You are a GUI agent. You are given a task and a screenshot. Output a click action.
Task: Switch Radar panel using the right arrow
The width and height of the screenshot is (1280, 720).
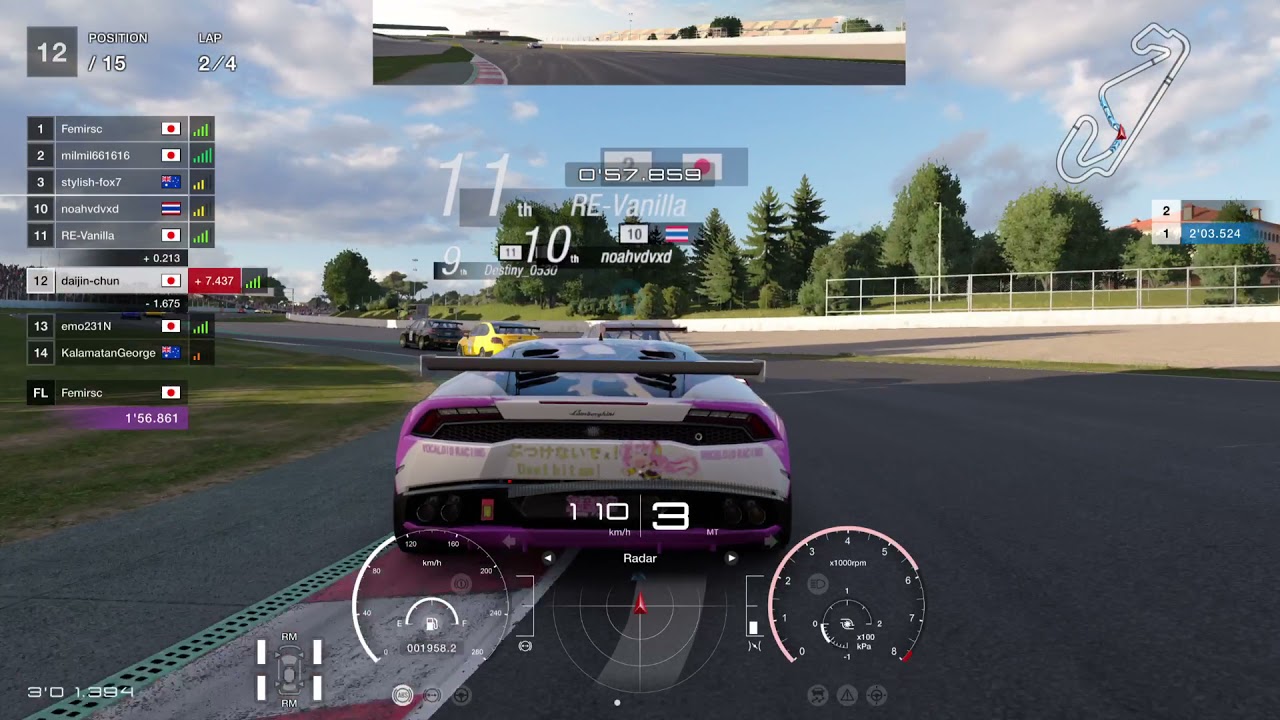point(731,558)
